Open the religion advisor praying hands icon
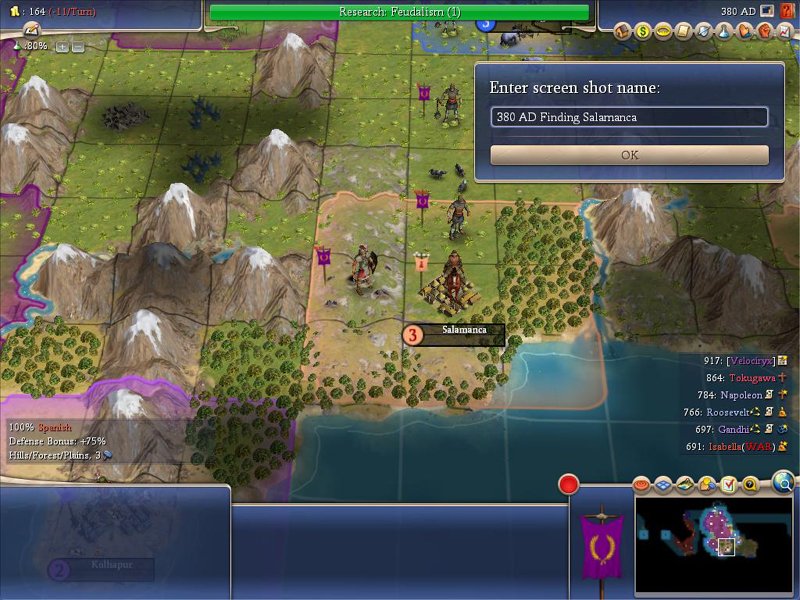 (744, 32)
